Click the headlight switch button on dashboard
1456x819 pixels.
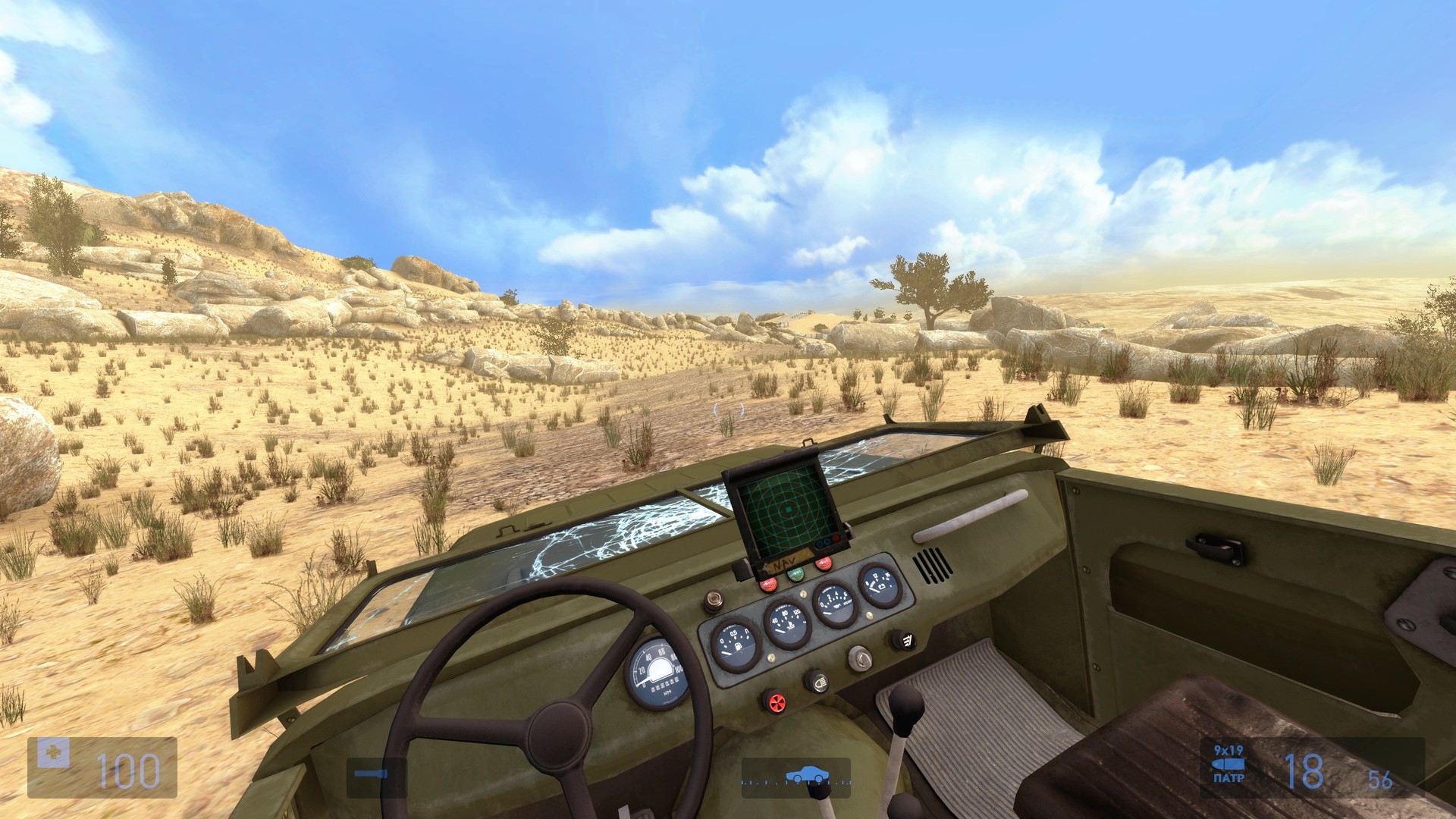(x=819, y=680)
